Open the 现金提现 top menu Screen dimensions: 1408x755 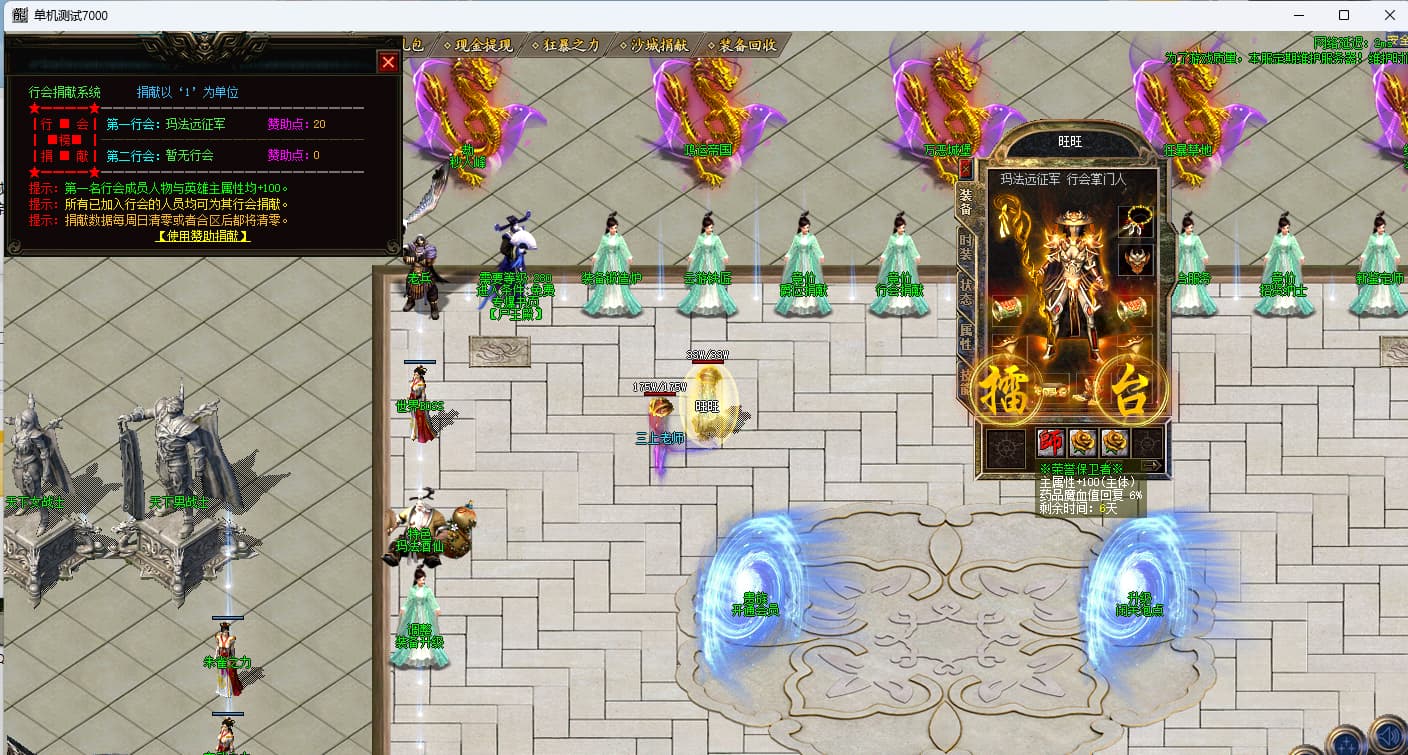(483, 45)
